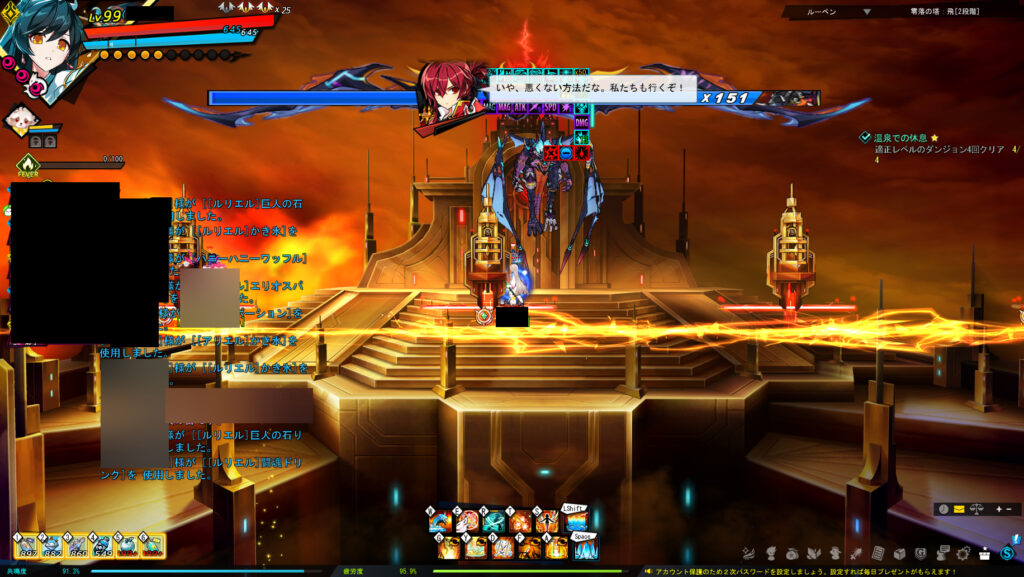The image size is (1024, 577).
Task: Activate the dolphin wave skill
Action: tap(439, 521)
